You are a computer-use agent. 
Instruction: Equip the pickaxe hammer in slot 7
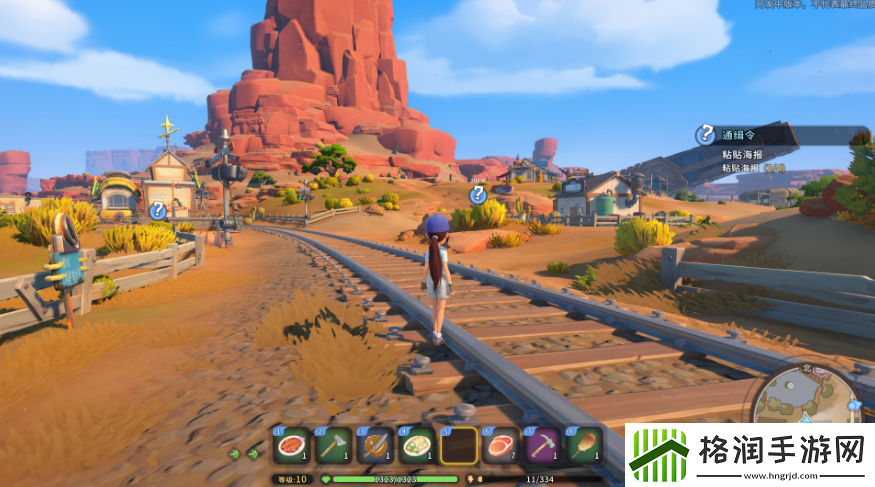pos(543,445)
